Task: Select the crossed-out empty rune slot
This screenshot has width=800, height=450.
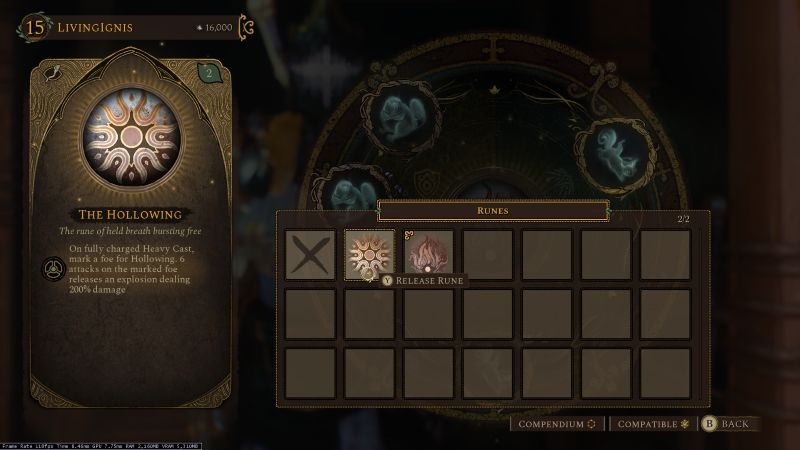Action: (x=310, y=254)
